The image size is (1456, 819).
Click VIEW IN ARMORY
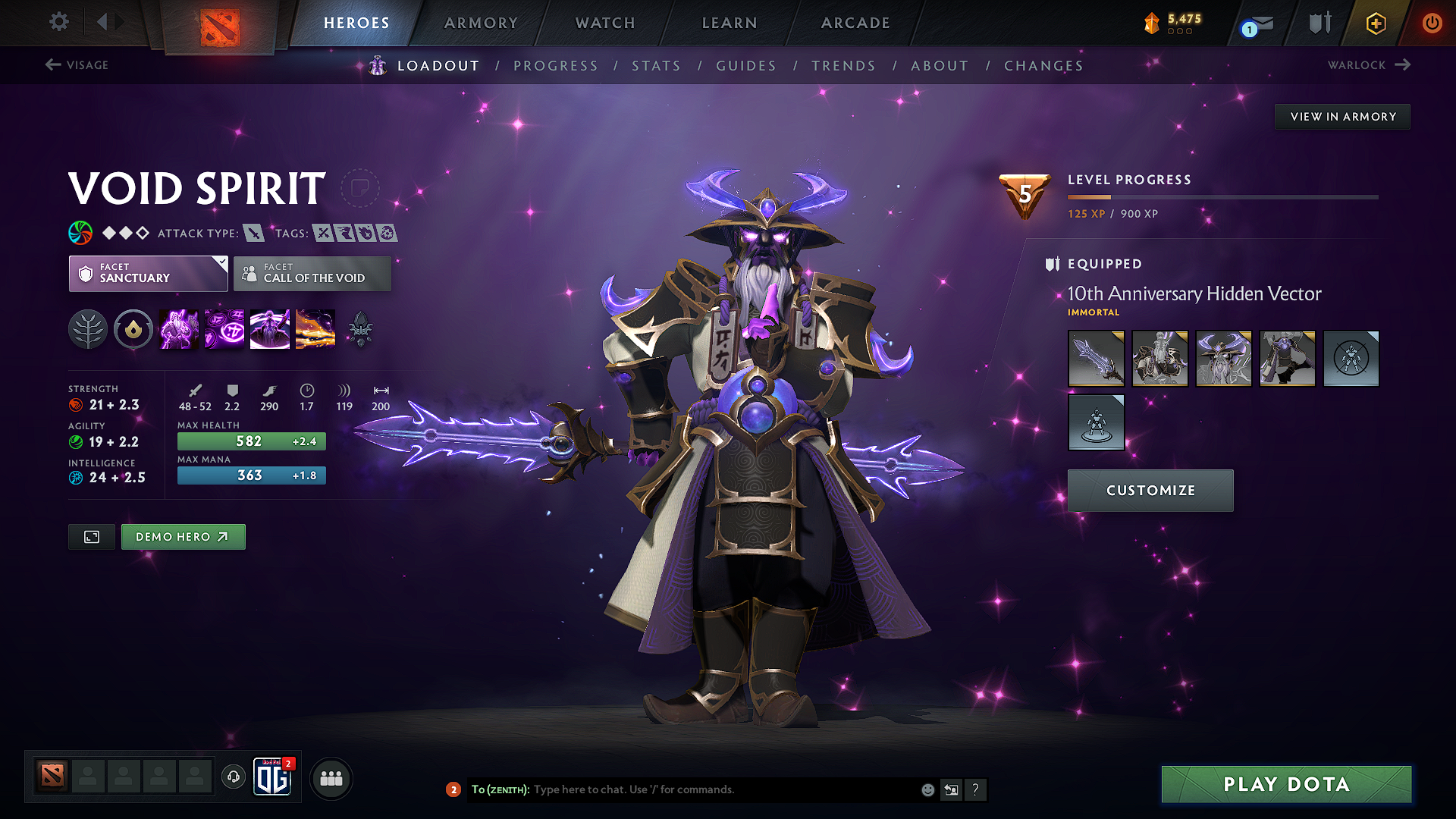coord(1342,116)
